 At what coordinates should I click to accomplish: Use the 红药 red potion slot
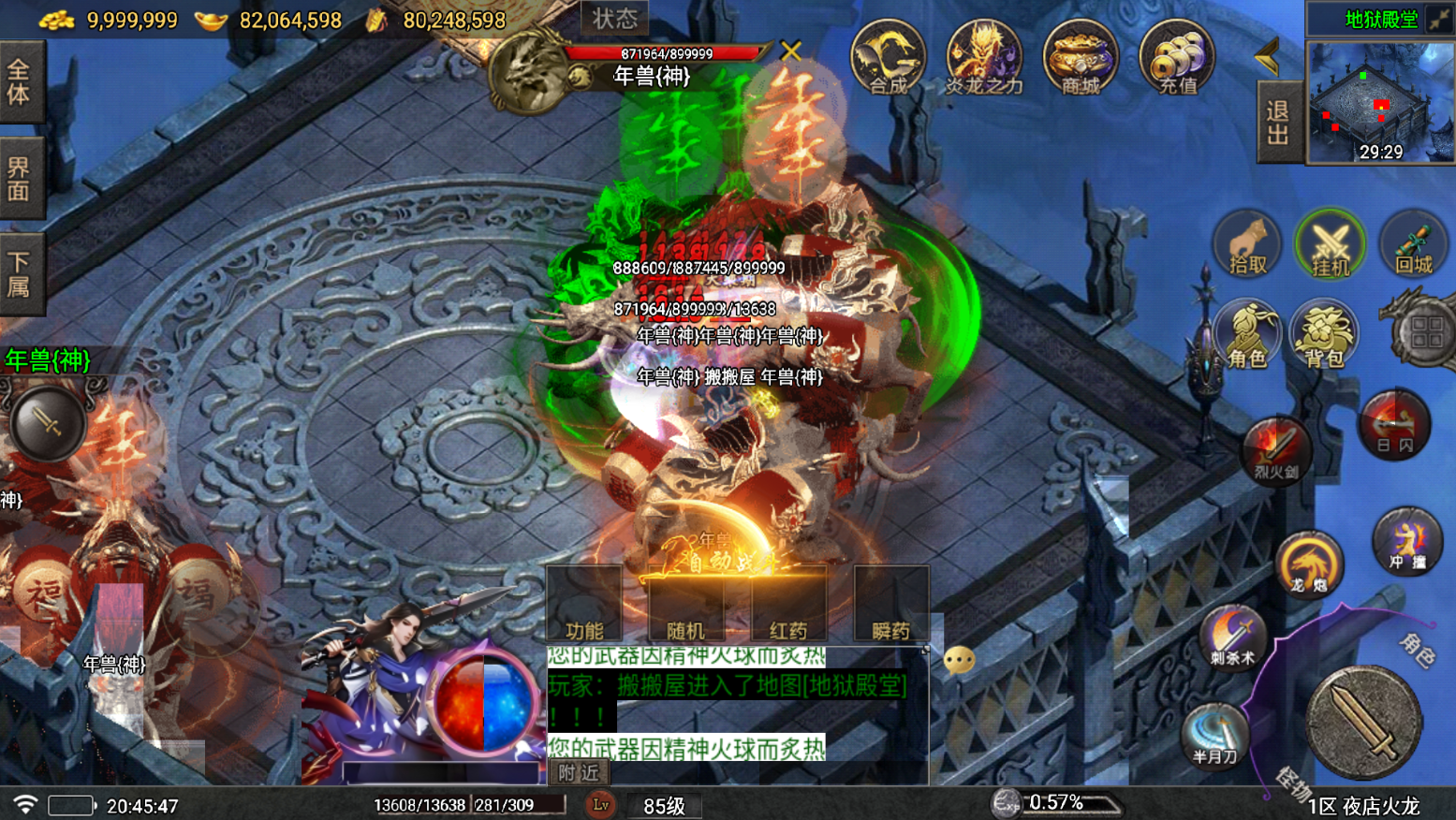point(788,605)
